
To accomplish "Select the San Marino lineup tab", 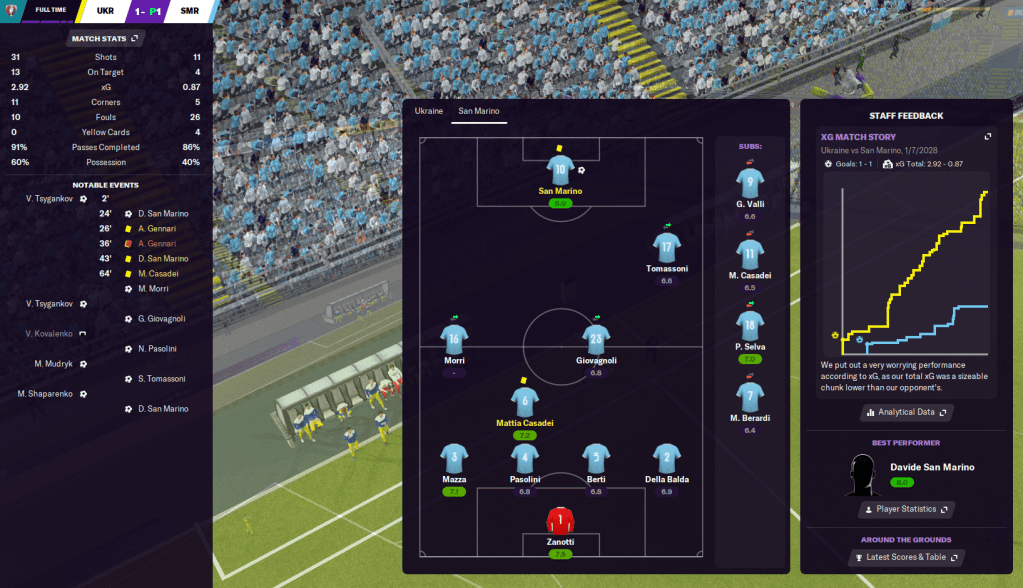I will tap(478, 111).
